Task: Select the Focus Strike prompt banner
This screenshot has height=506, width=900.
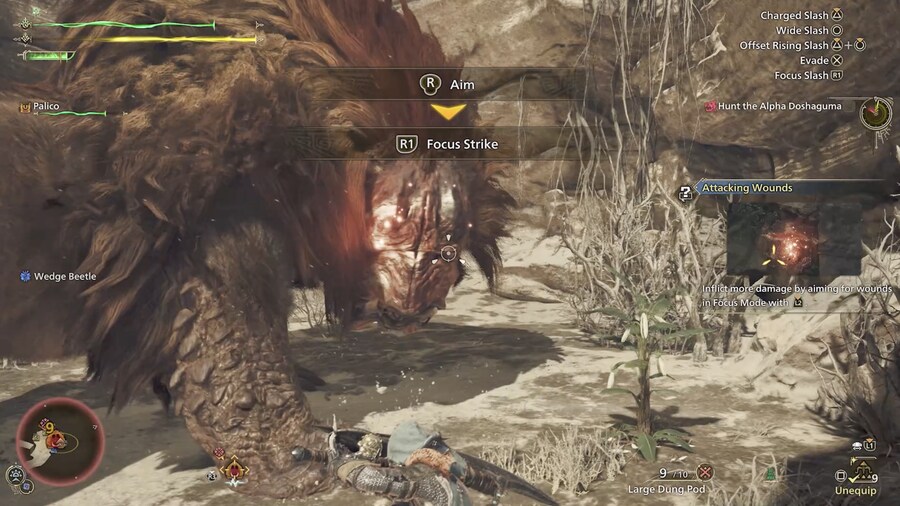Action: [x=448, y=144]
